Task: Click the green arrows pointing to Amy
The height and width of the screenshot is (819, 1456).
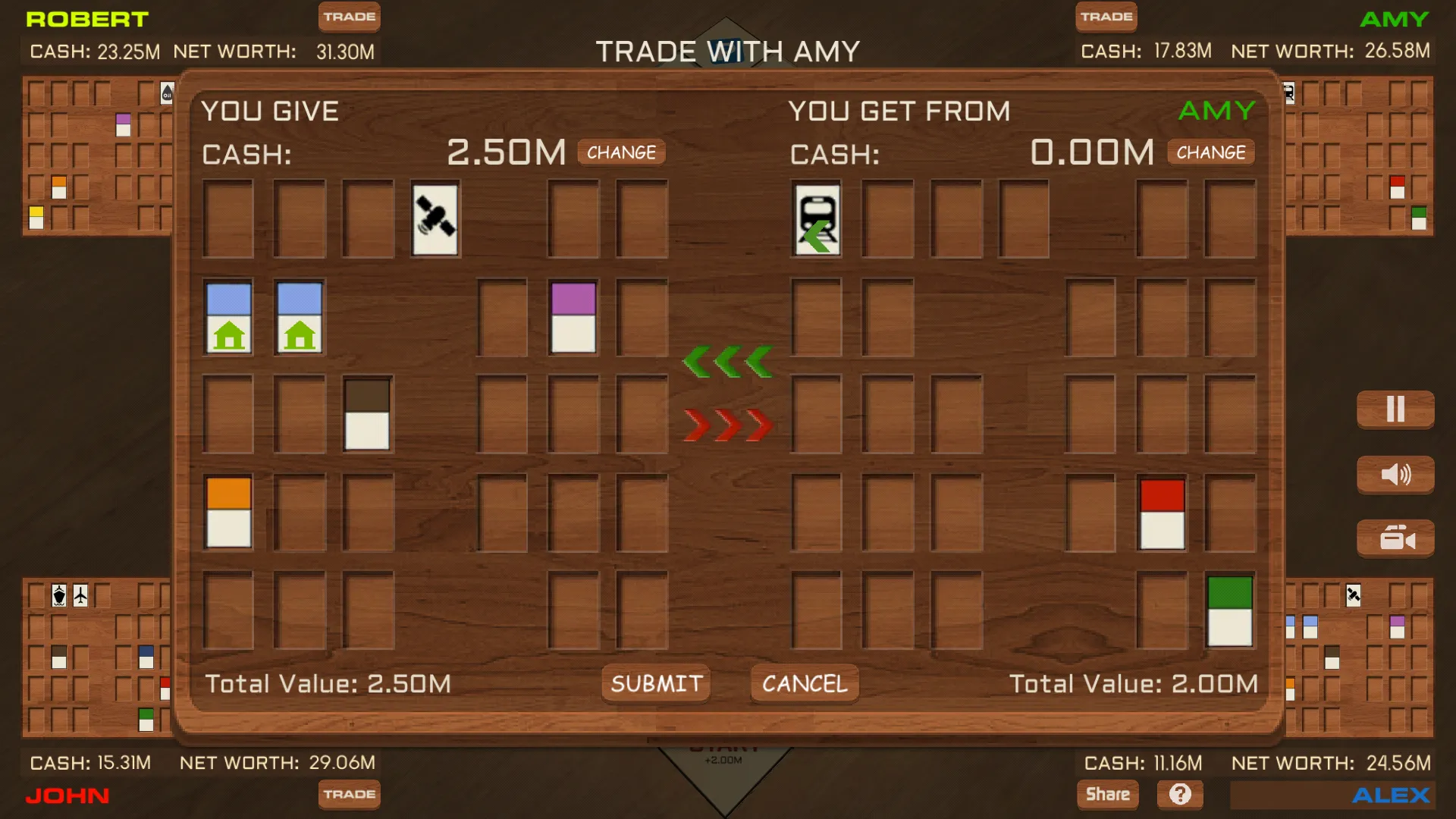Action: click(728, 360)
